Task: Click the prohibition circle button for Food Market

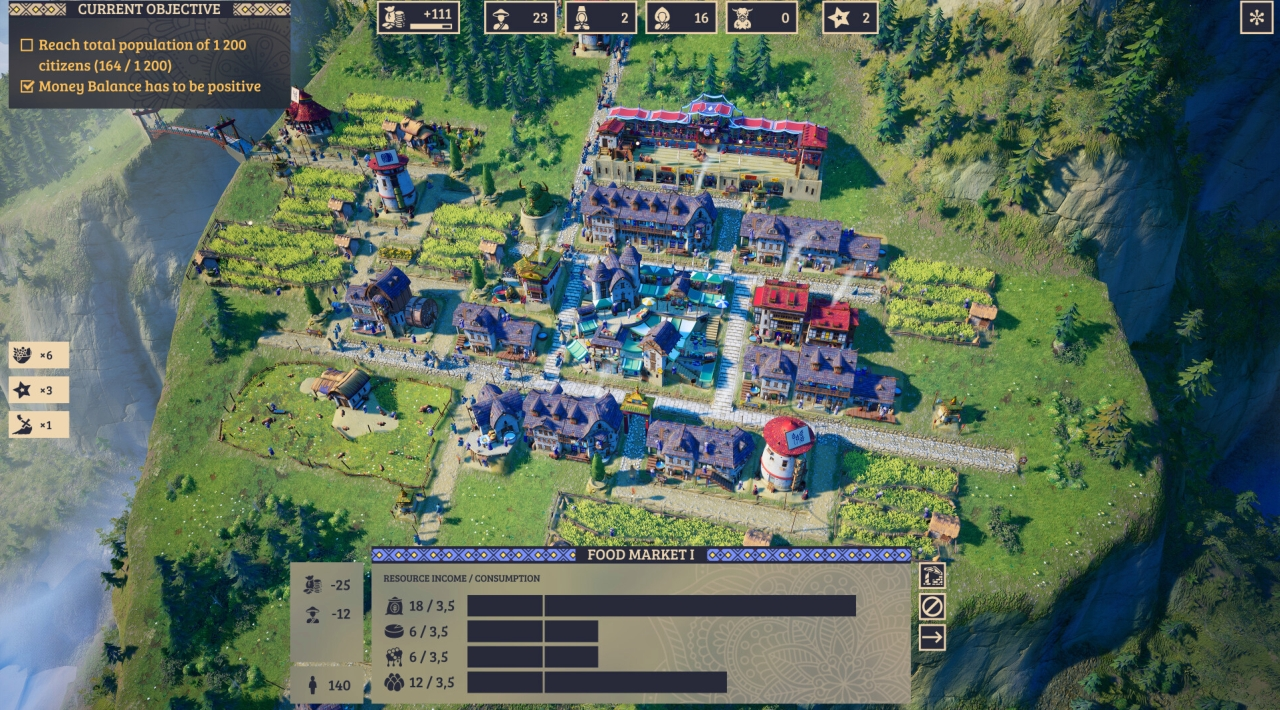Action: click(932, 606)
